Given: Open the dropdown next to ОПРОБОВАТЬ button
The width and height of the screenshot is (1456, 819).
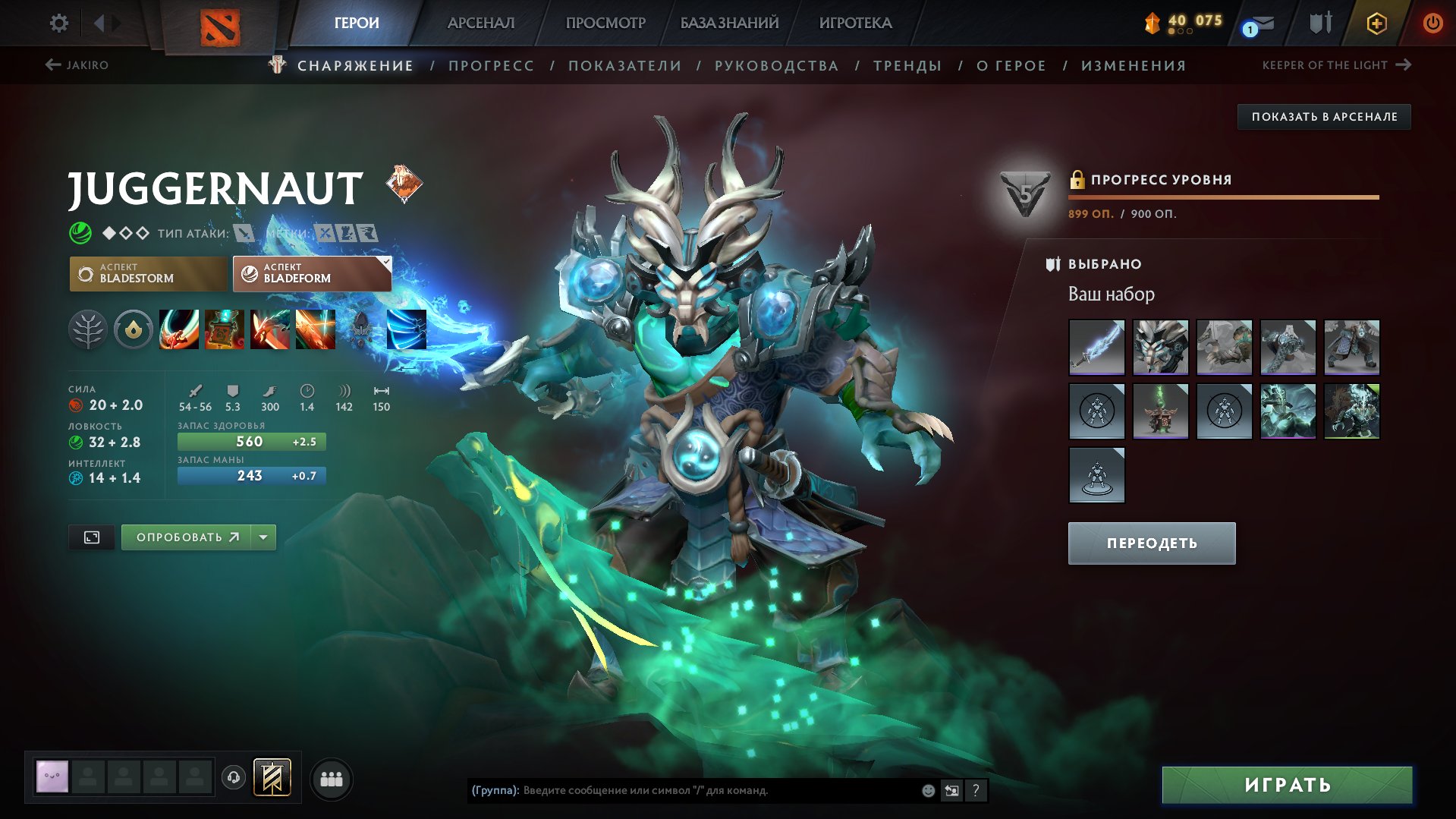Looking at the screenshot, I should (x=263, y=536).
